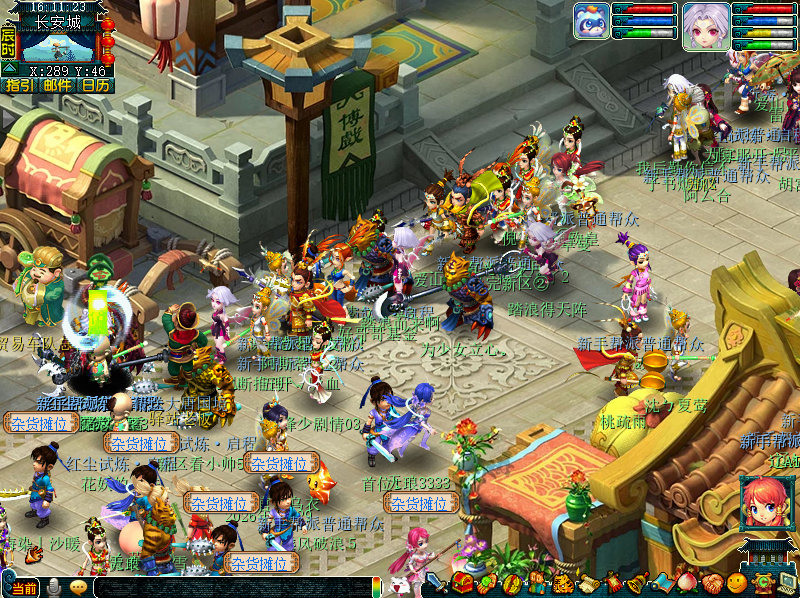Open the chat speech bubble icon

coord(78,588)
